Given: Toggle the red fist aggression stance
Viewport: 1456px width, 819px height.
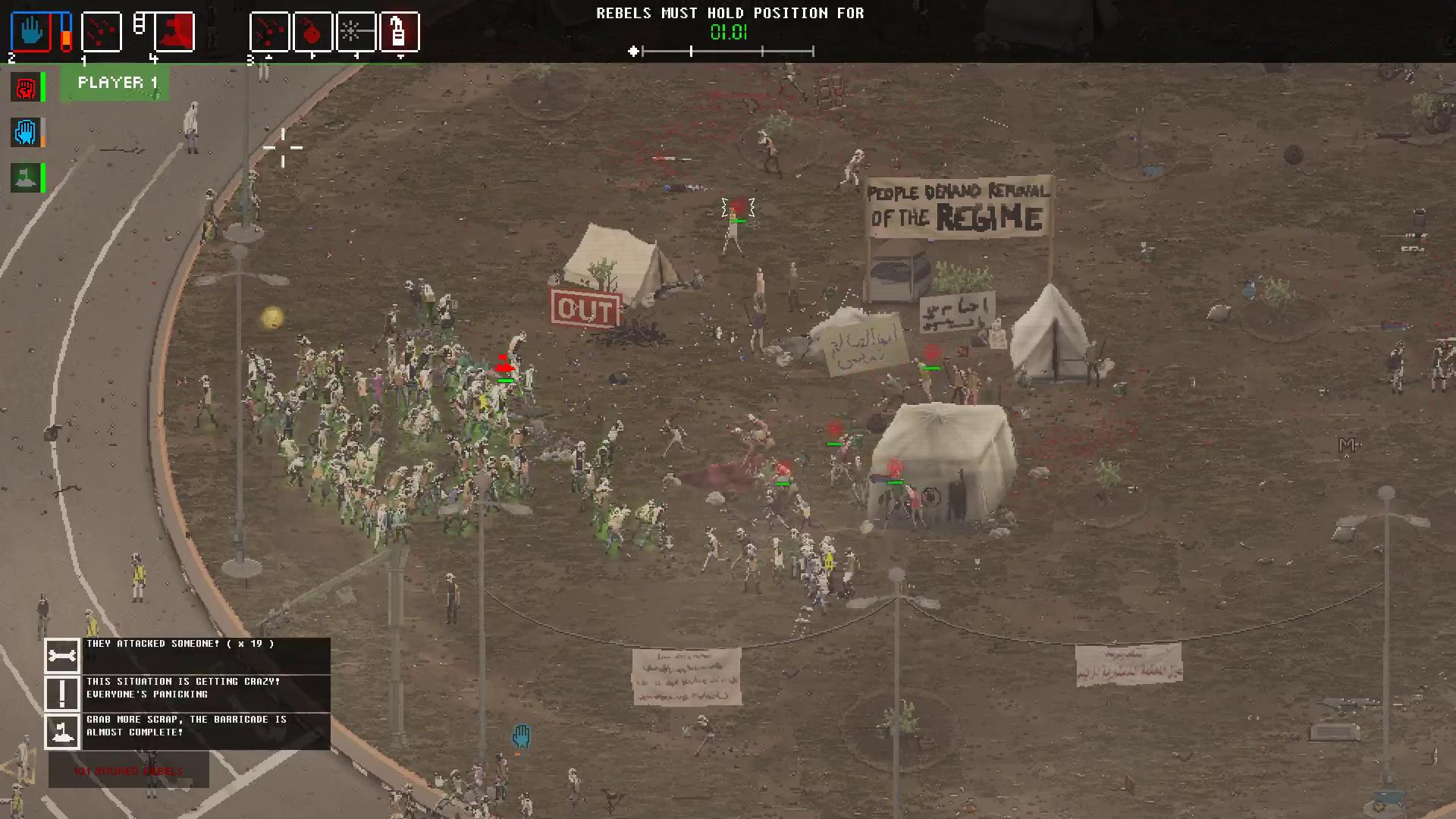Looking at the screenshot, I should pyautogui.click(x=26, y=87).
